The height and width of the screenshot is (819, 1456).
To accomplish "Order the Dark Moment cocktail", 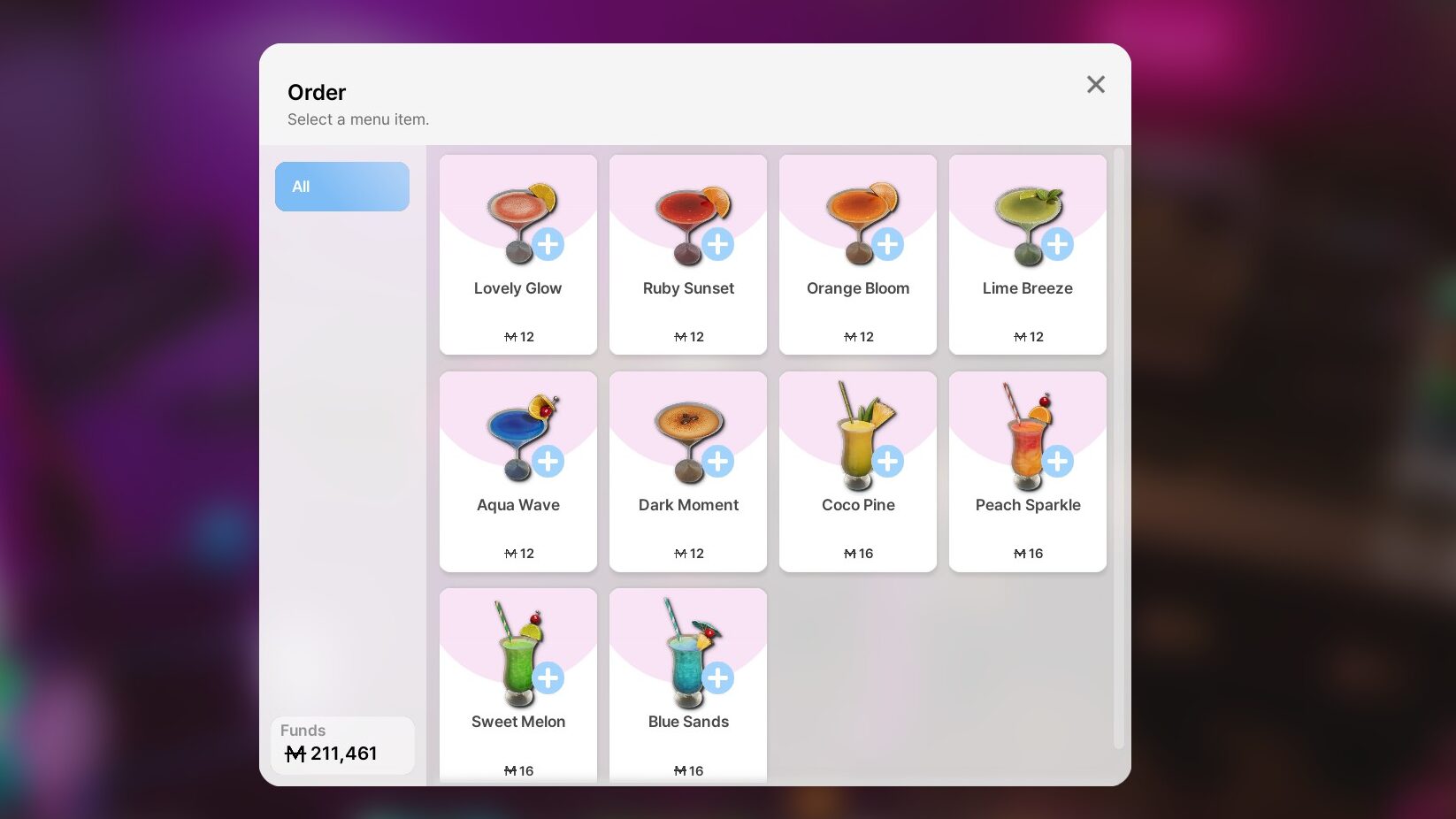I will 688,471.
